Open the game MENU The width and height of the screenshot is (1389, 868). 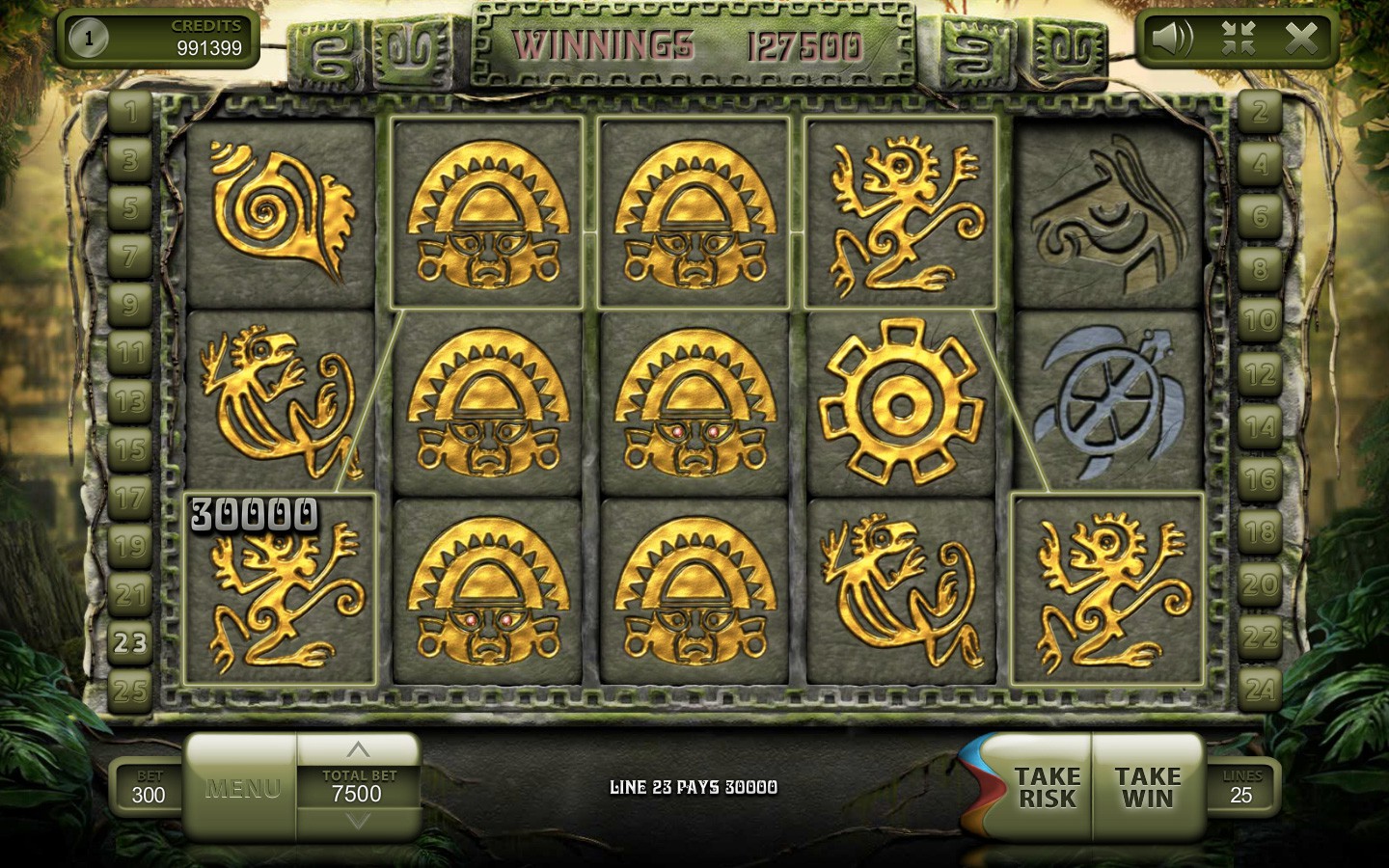coord(242,788)
